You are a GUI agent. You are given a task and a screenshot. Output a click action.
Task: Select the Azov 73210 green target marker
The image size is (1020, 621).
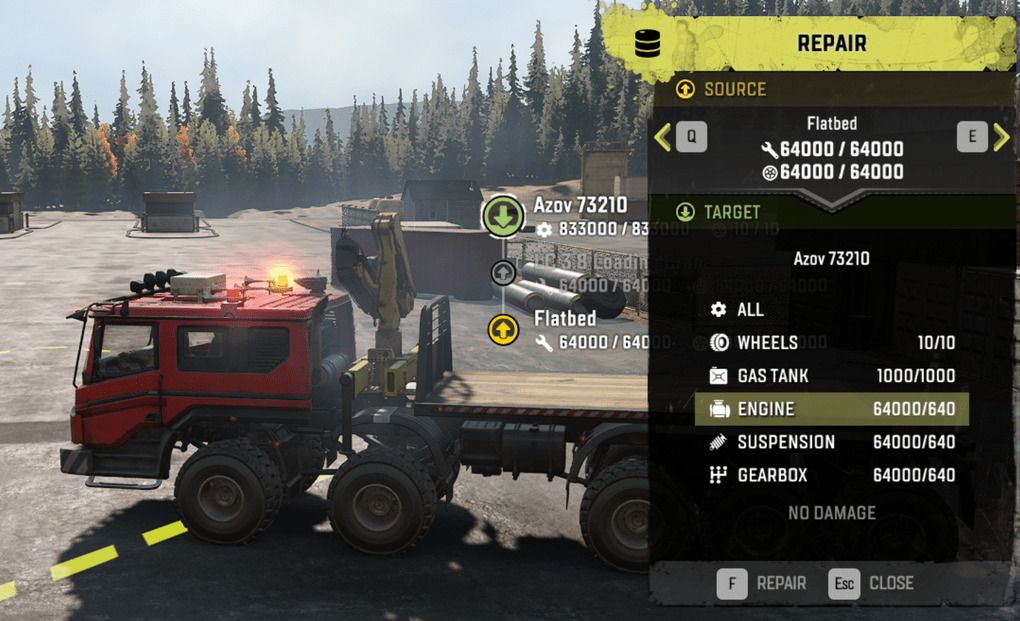(503, 216)
